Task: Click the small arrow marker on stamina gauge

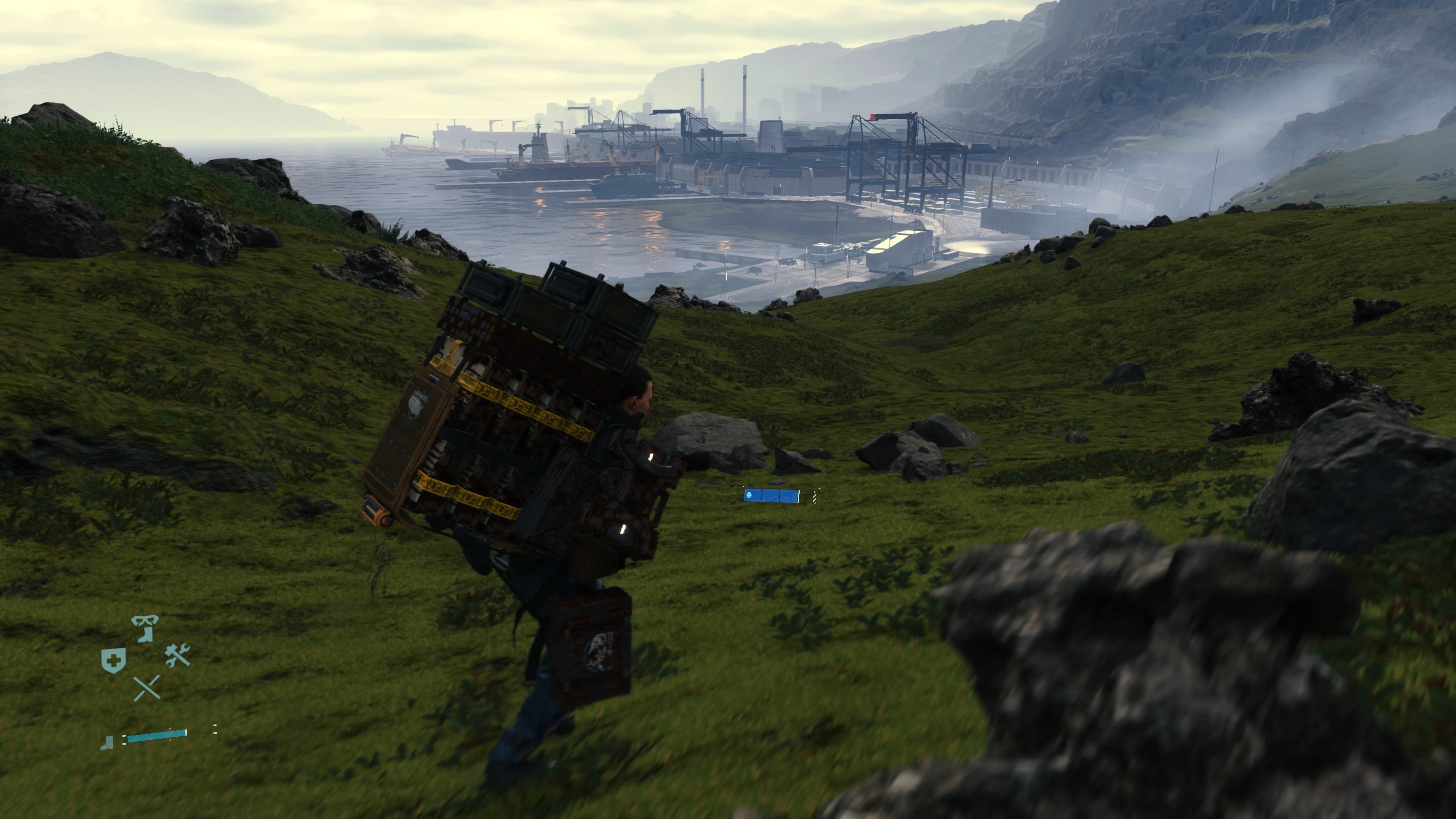Action: tap(170, 729)
